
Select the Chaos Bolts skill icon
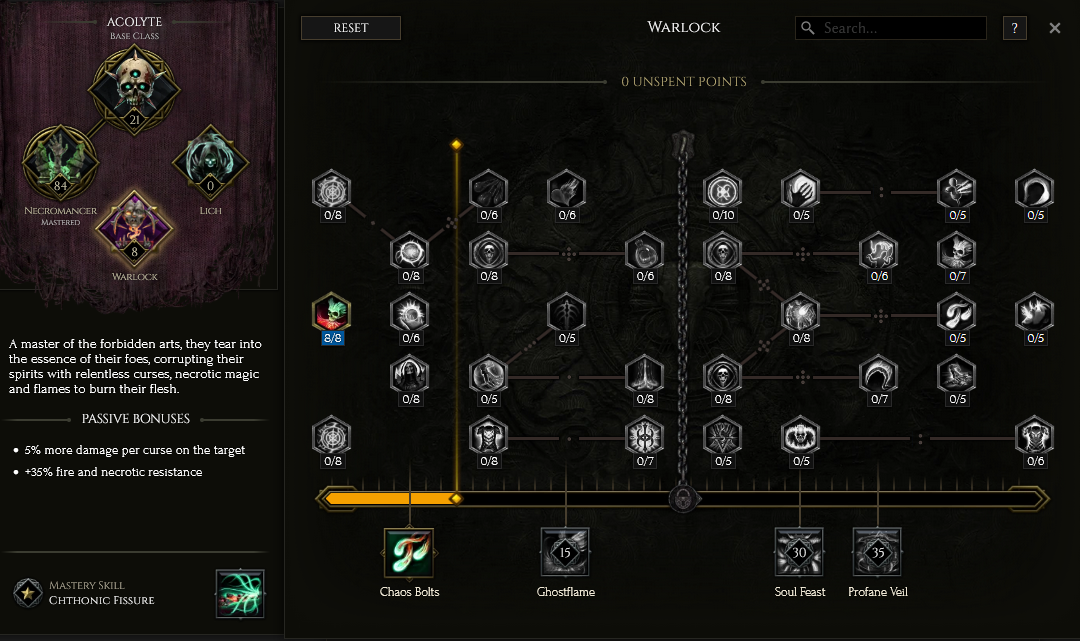tap(408, 553)
